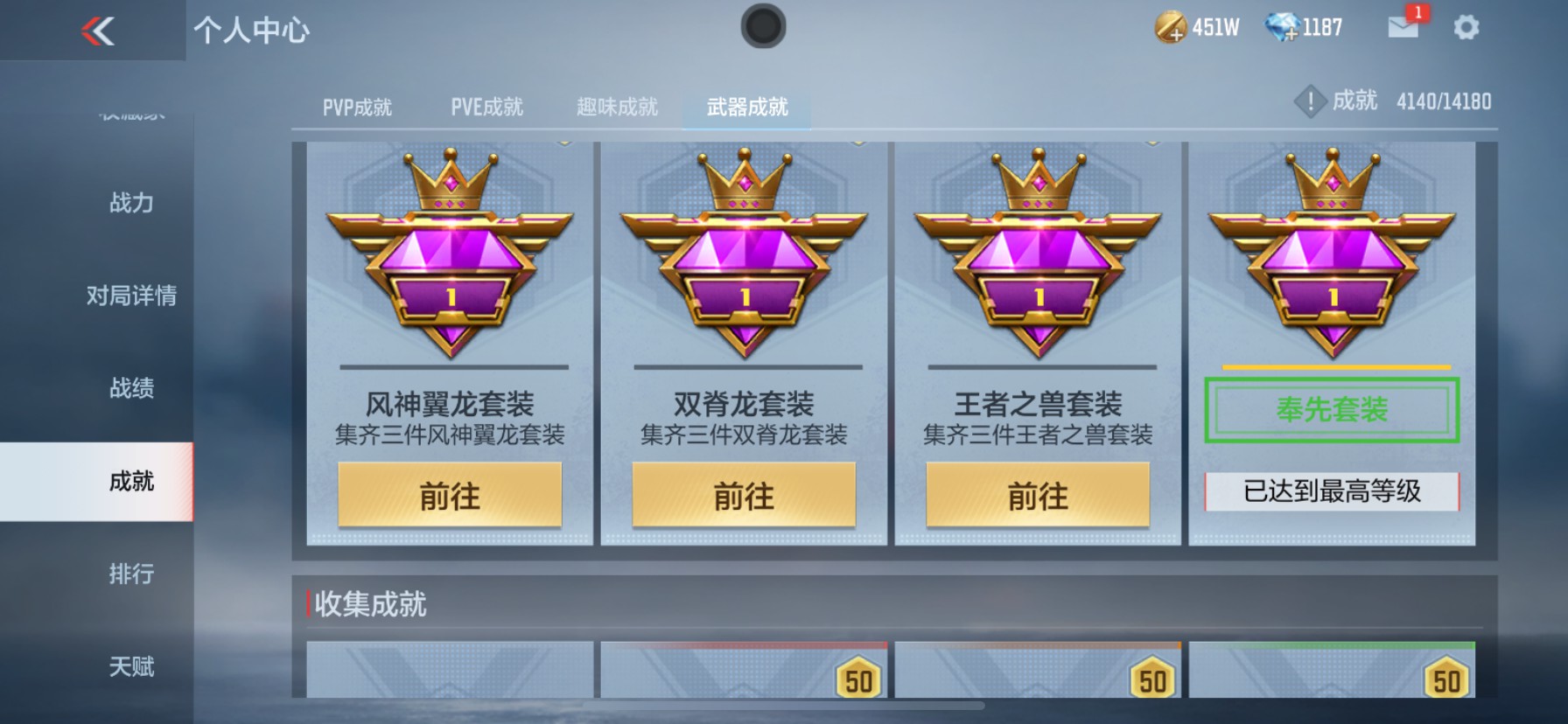Activate the 武器成就 tab highlight
This screenshot has height=724, width=1568.
pos(746,107)
